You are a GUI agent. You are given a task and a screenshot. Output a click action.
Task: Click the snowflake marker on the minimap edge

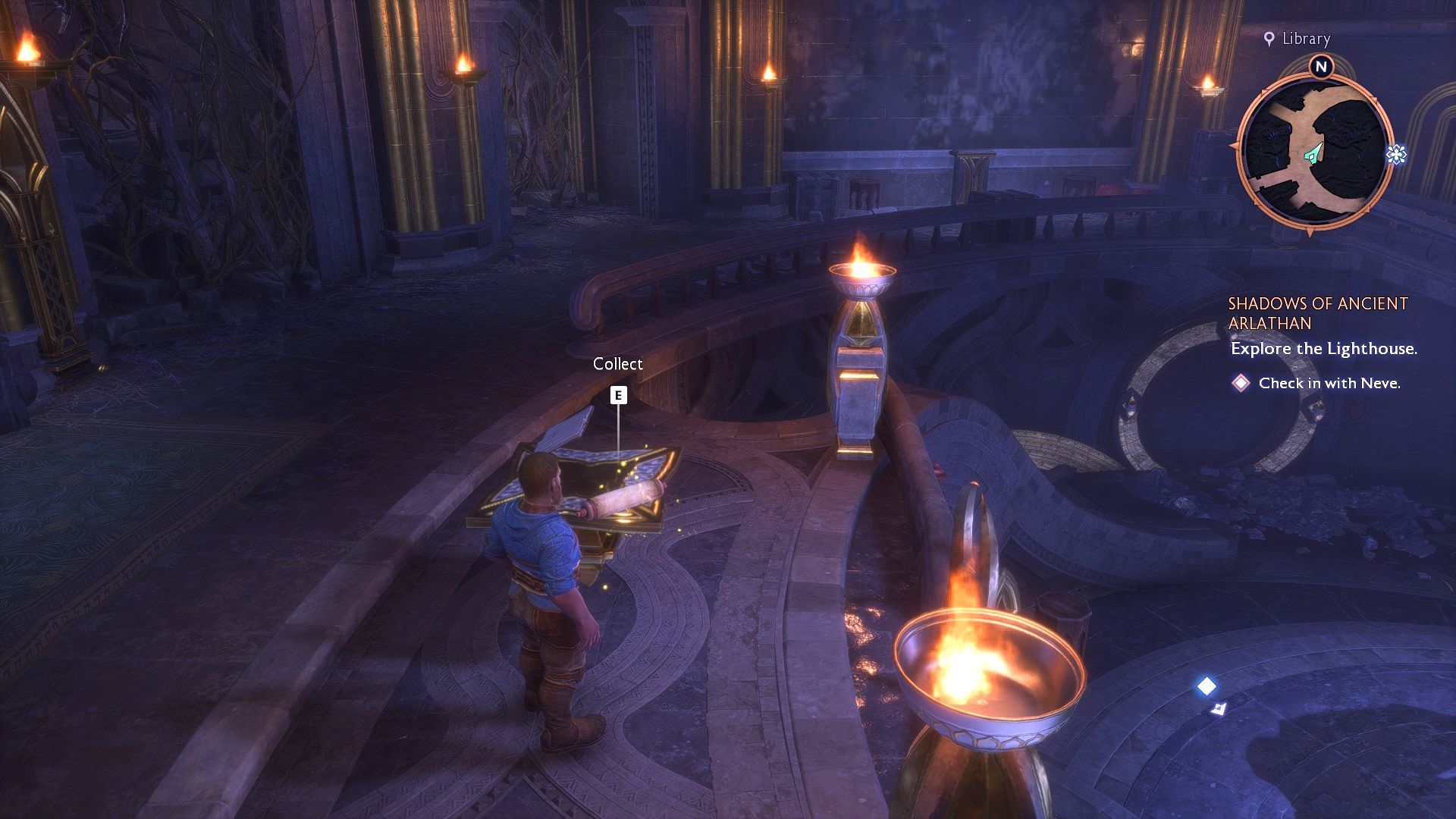pos(1396,155)
